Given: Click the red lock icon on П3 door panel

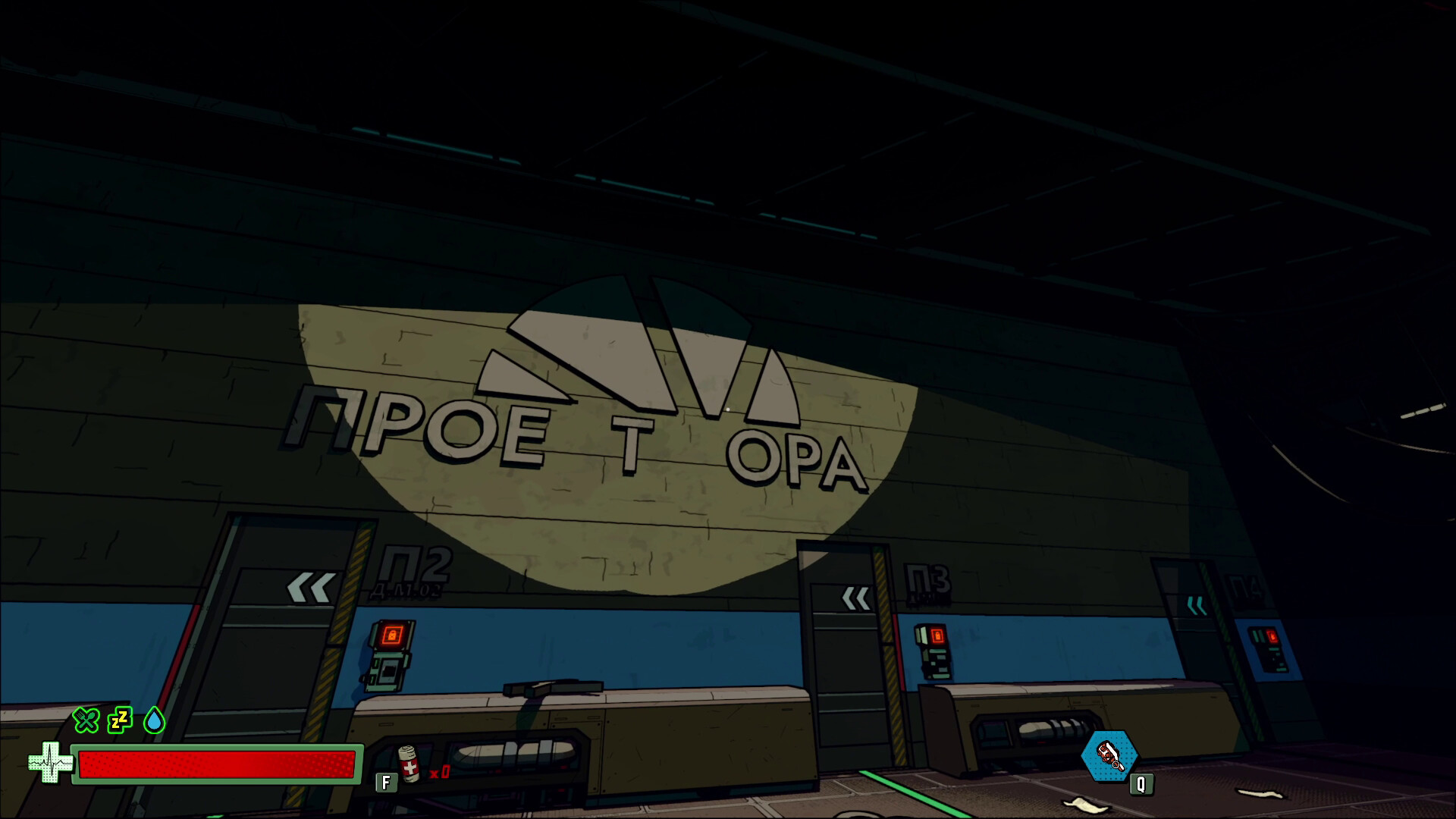Looking at the screenshot, I should [x=938, y=635].
